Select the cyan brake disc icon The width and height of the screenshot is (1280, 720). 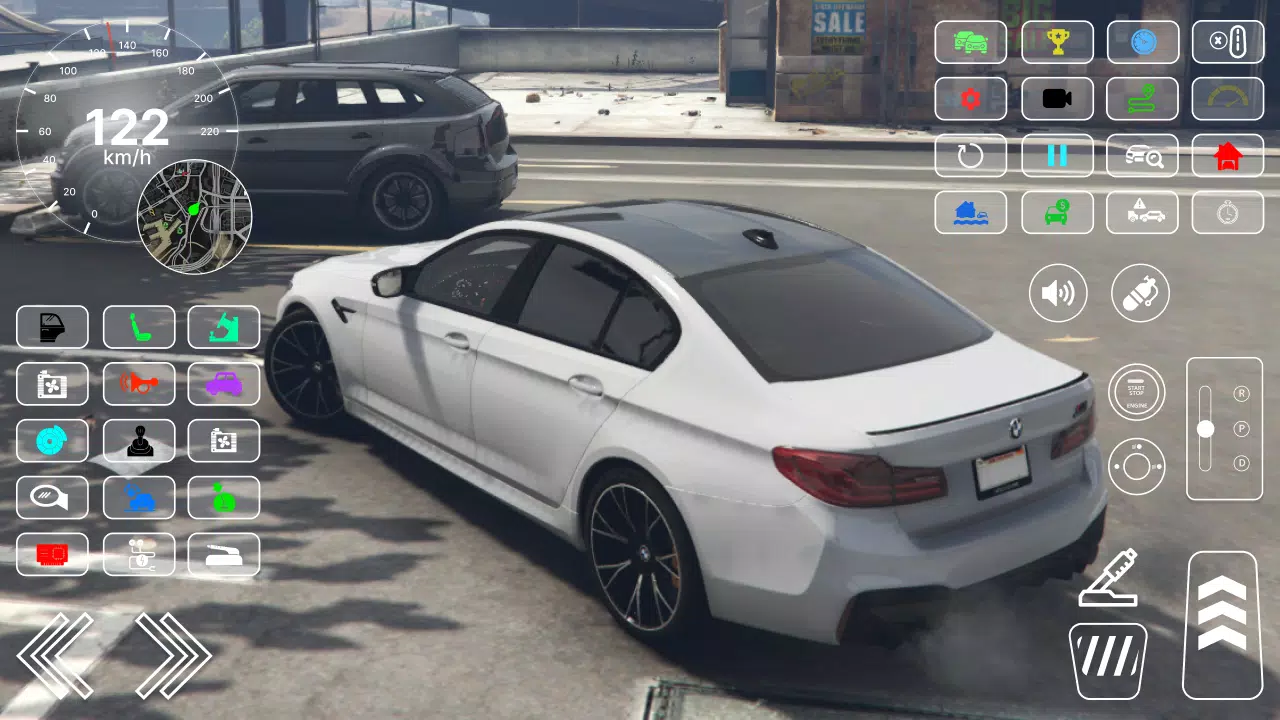pyautogui.click(x=52, y=441)
